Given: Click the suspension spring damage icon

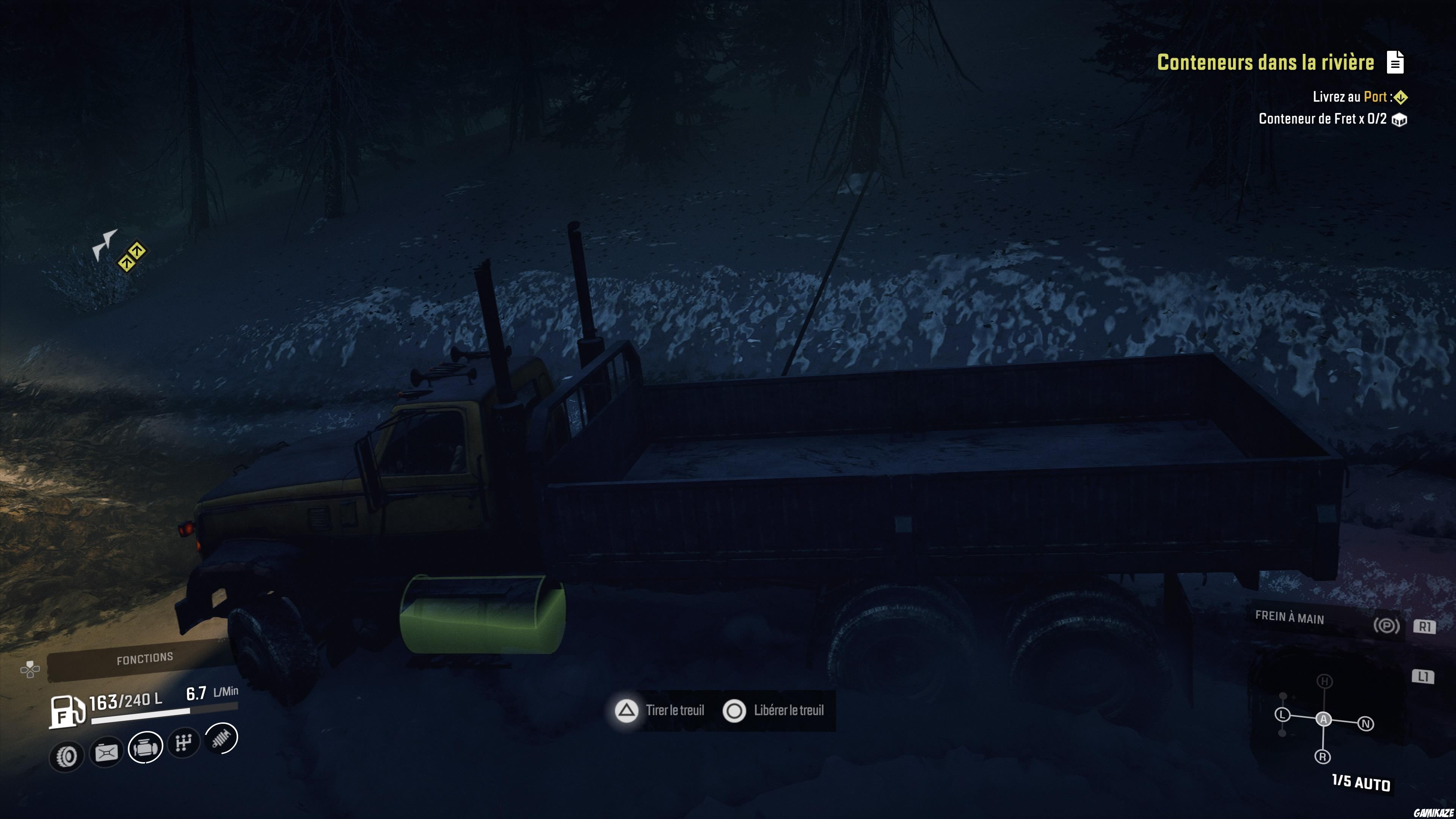Looking at the screenshot, I should coord(221,737).
